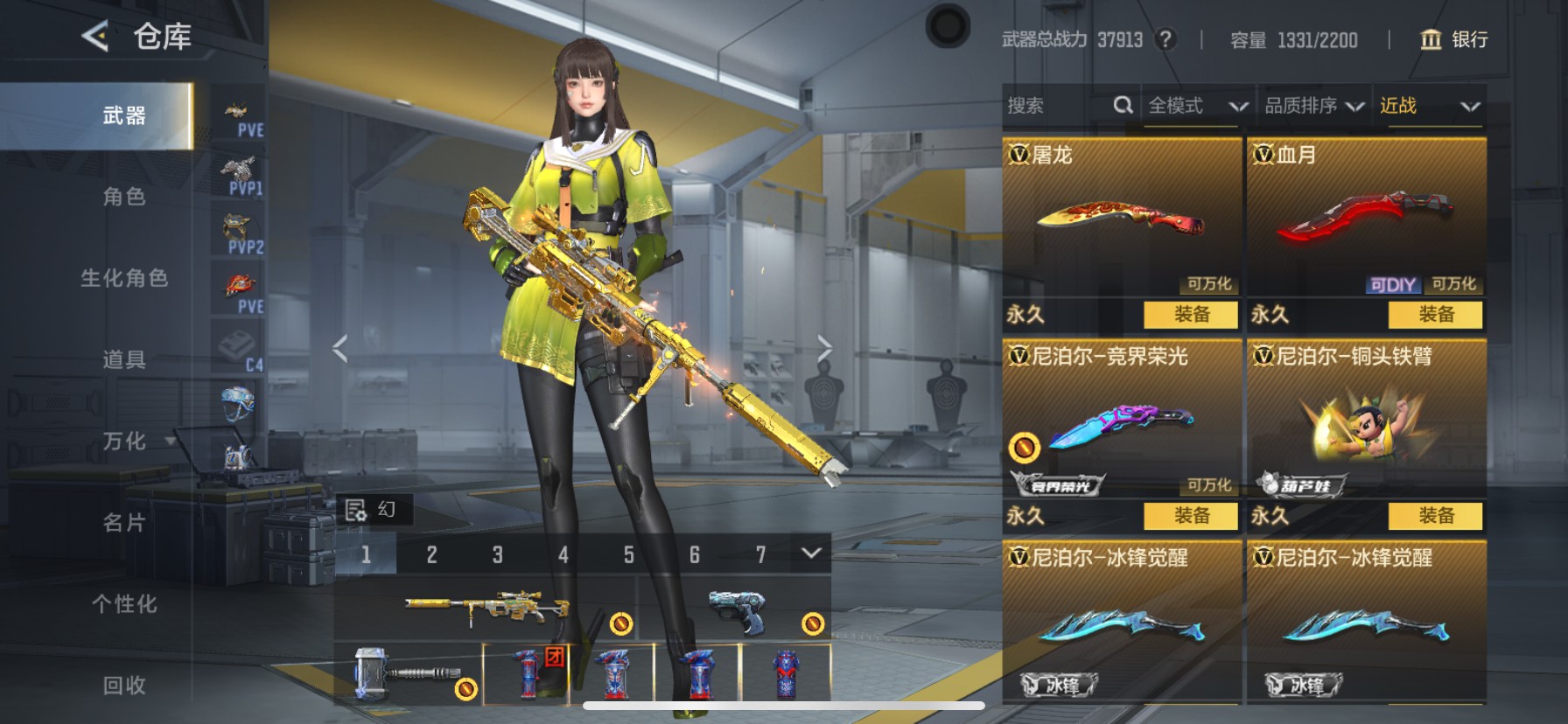Open the 回收 section
The image size is (1568, 724).
pyautogui.click(x=124, y=686)
